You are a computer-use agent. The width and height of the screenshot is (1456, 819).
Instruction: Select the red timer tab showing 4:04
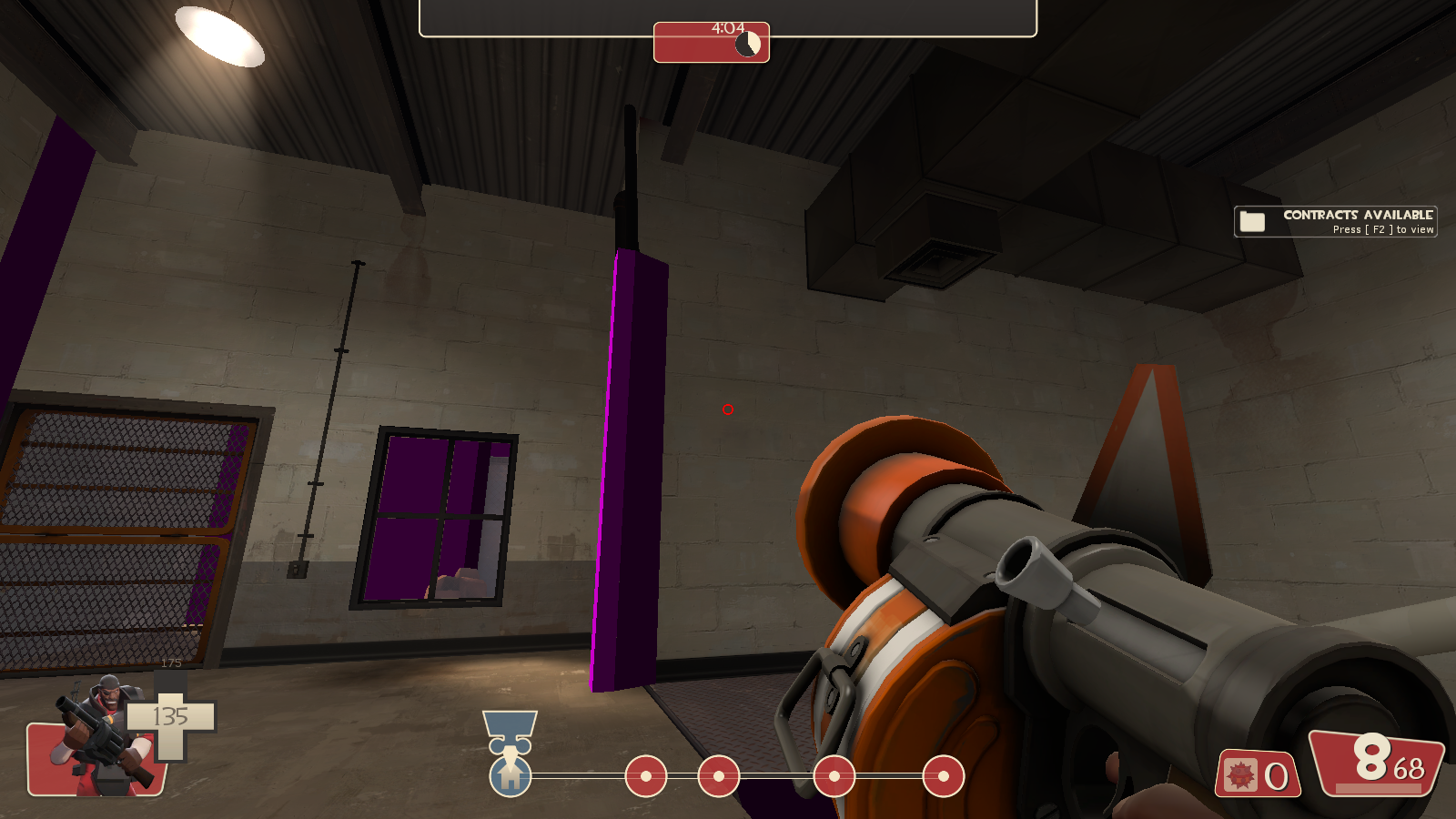pyautogui.click(x=713, y=41)
